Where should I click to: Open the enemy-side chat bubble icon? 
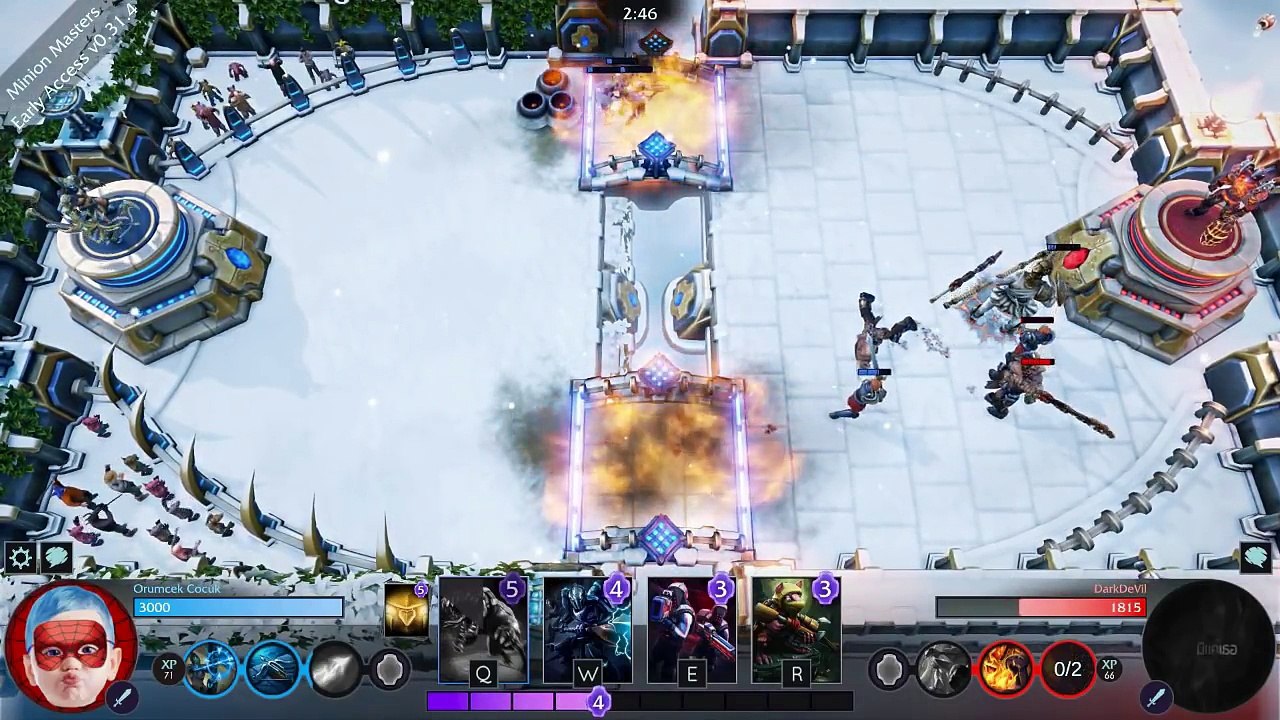point(1256,558)
